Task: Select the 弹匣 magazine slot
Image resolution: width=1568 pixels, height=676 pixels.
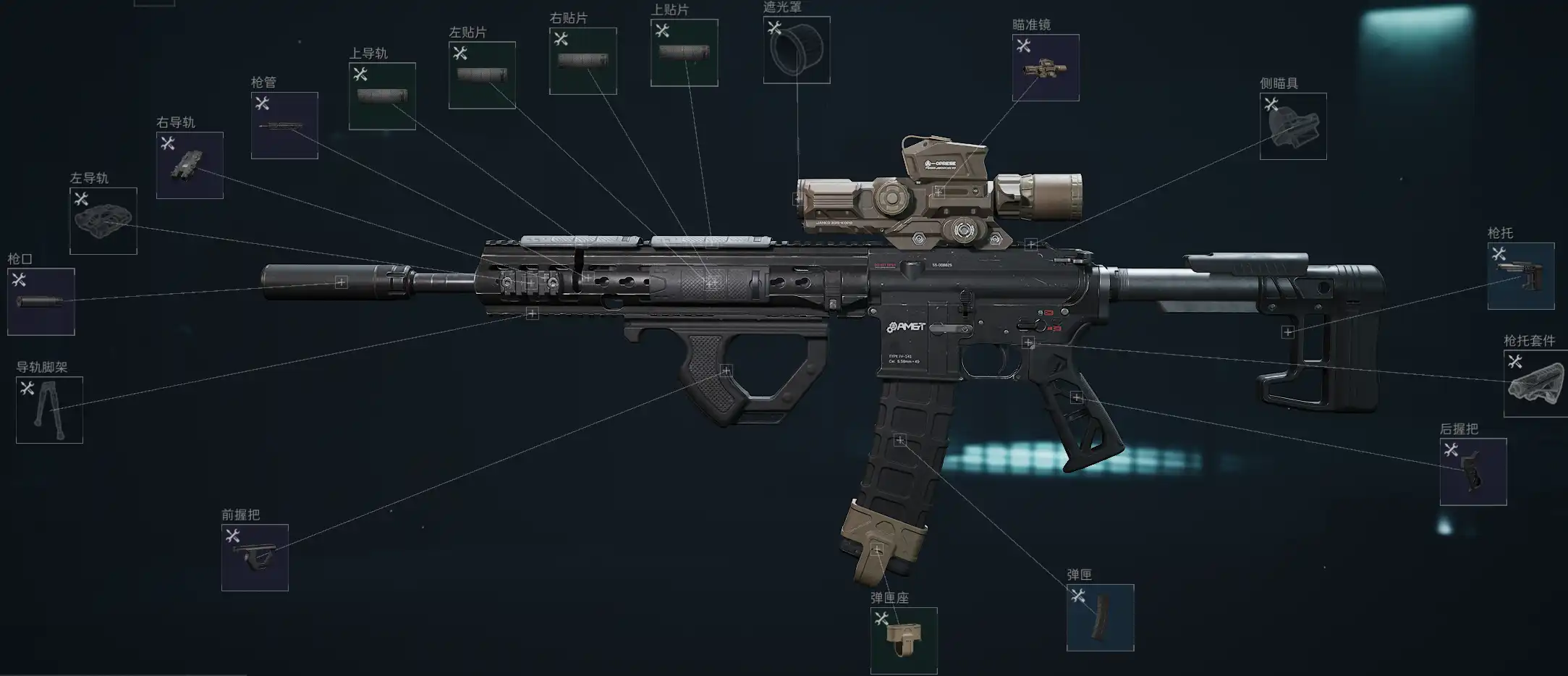Action: [1100, 617]
